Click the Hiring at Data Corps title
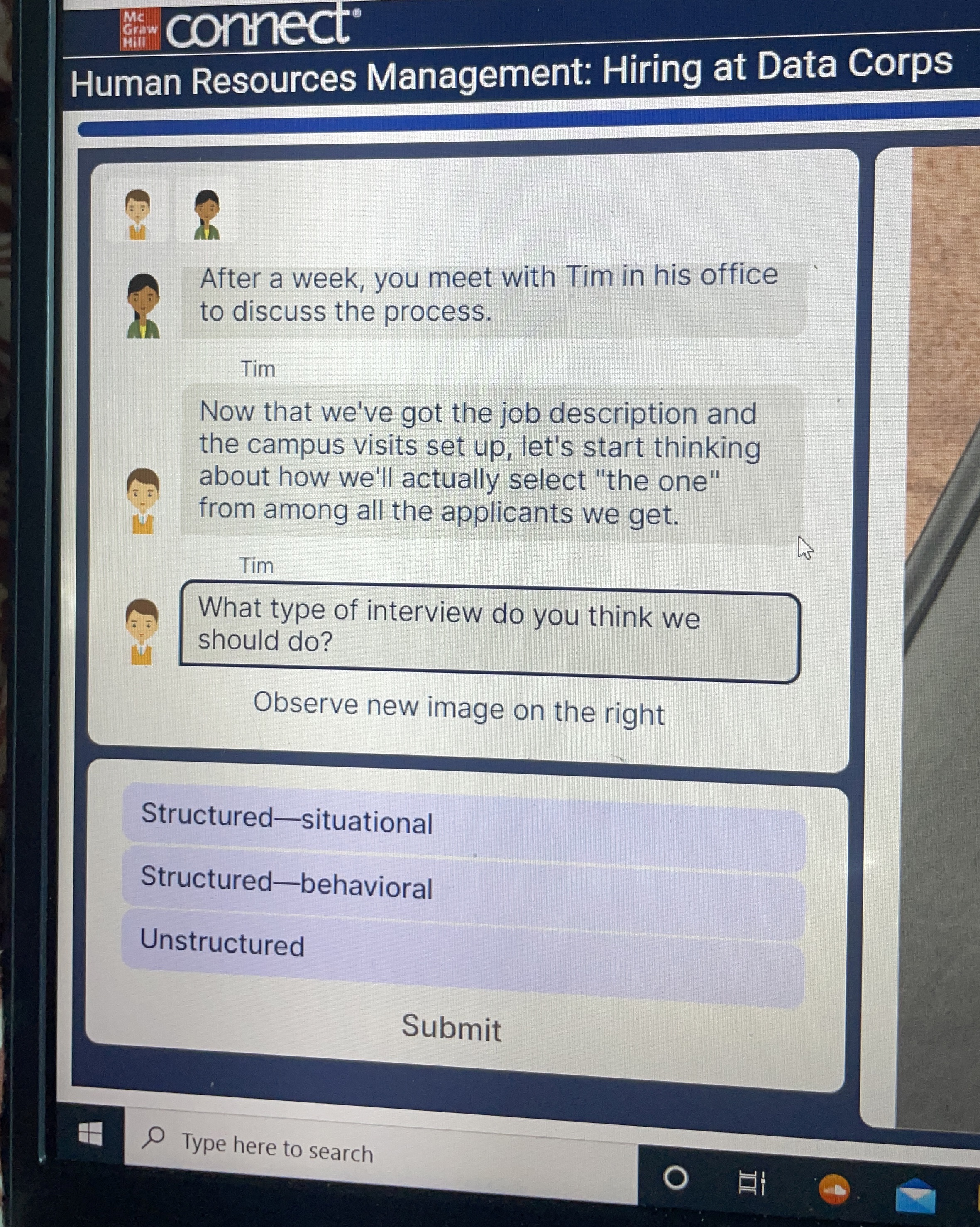Screen dimensions: 980x1227 pyautogui.click(x=512, y=74)
